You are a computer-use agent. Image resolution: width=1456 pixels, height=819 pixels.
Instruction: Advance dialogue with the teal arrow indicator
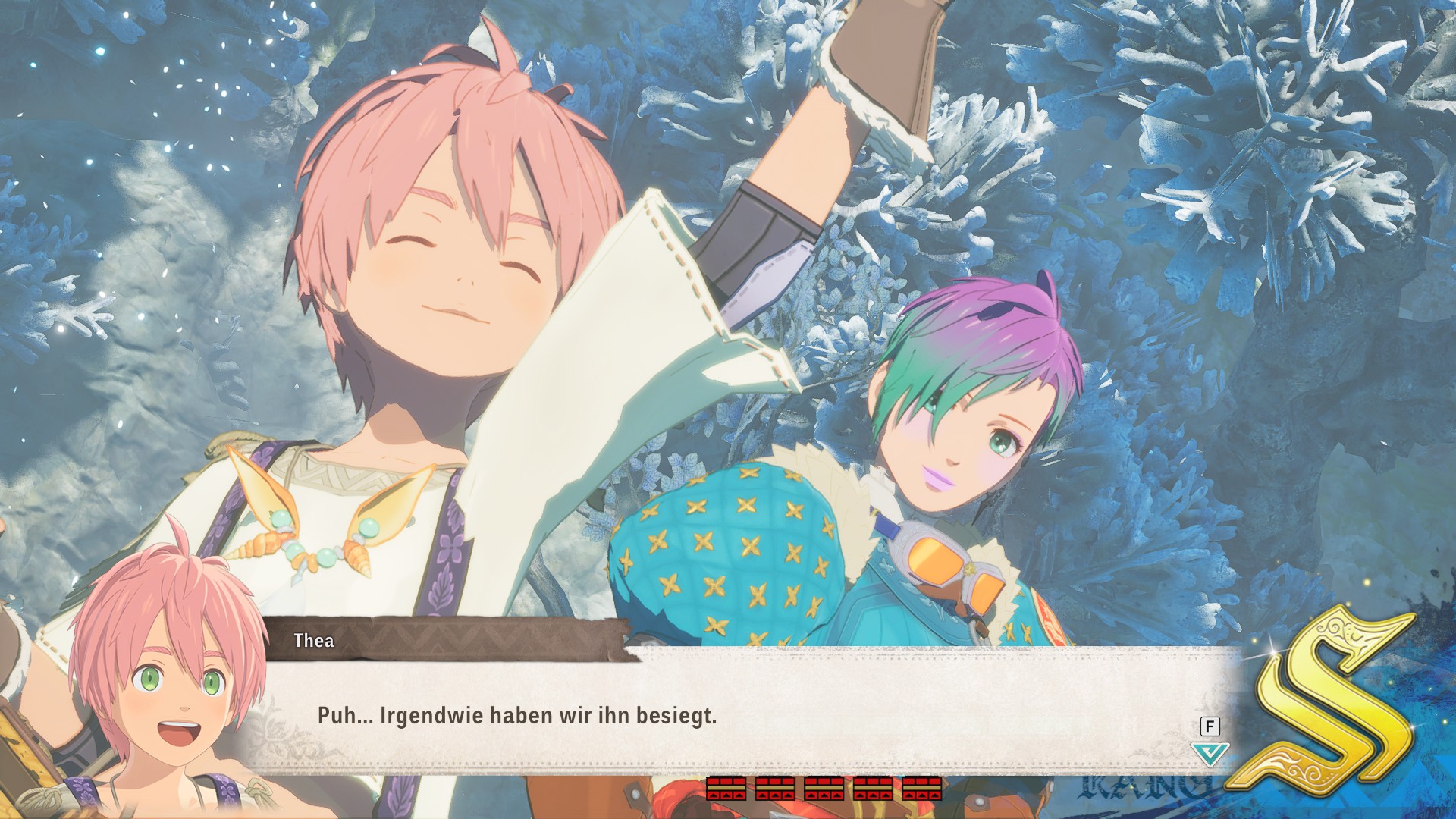(1210, 754)
